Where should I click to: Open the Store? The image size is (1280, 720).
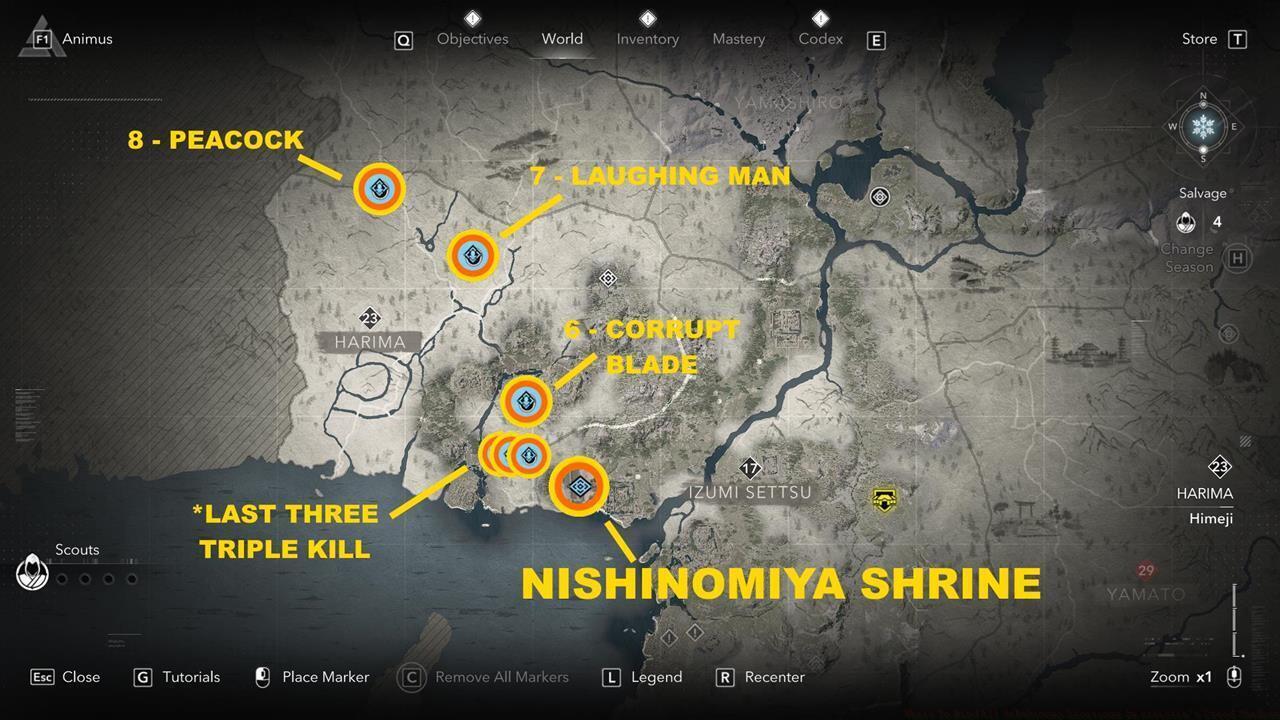point(1197,38)
